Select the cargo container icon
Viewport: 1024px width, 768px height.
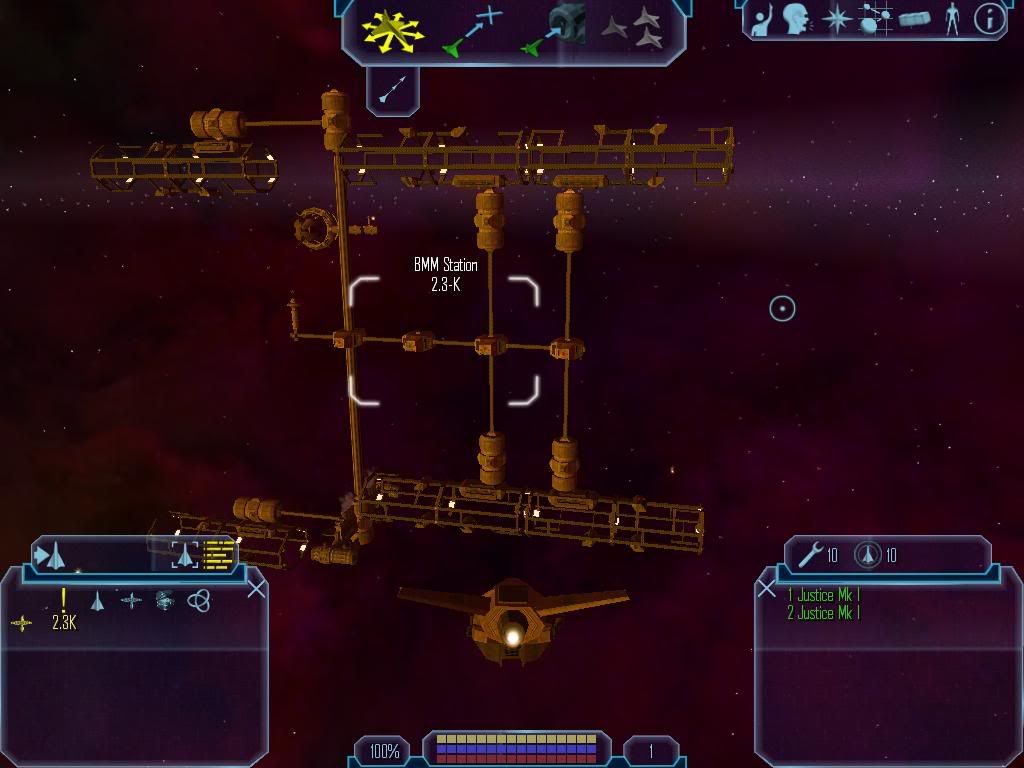click(x=915, y=19)
